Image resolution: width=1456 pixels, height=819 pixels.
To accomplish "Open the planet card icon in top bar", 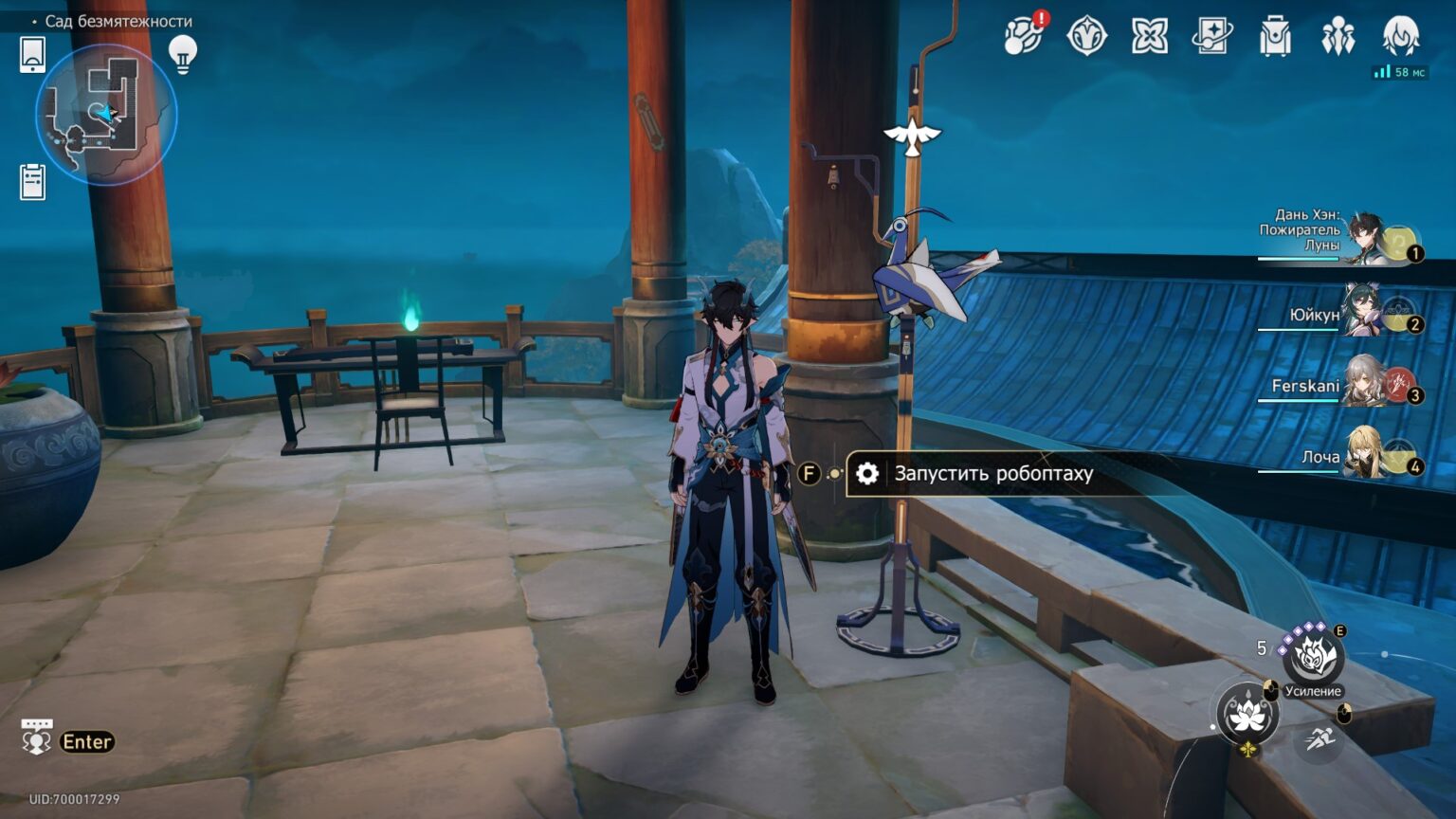I will [x=1212, y=36].
